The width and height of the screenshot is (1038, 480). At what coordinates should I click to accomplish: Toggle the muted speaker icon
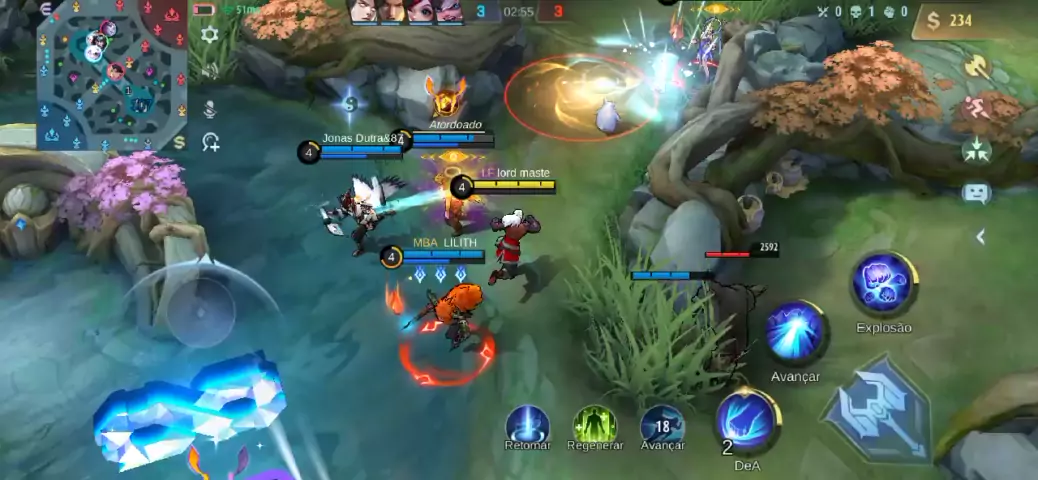click(x=210, y=70)
